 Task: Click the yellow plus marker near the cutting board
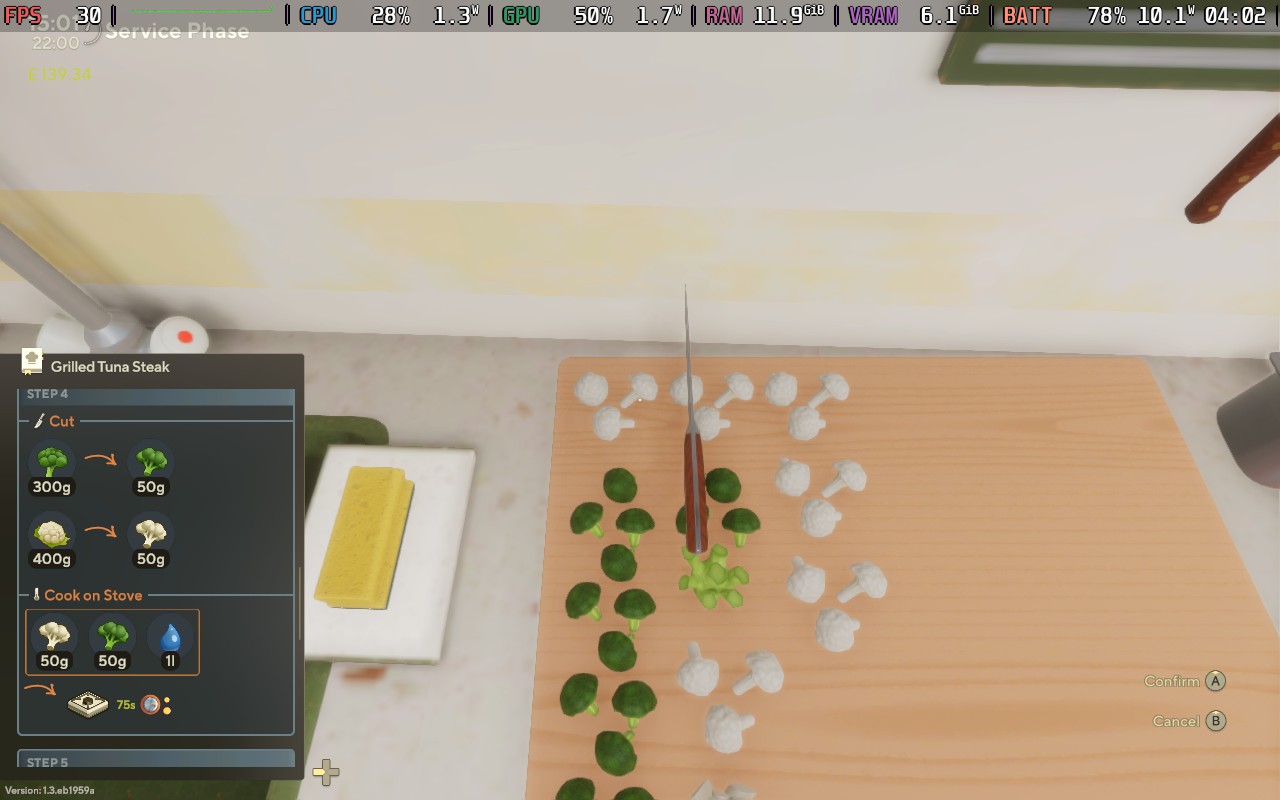(324, 771)
